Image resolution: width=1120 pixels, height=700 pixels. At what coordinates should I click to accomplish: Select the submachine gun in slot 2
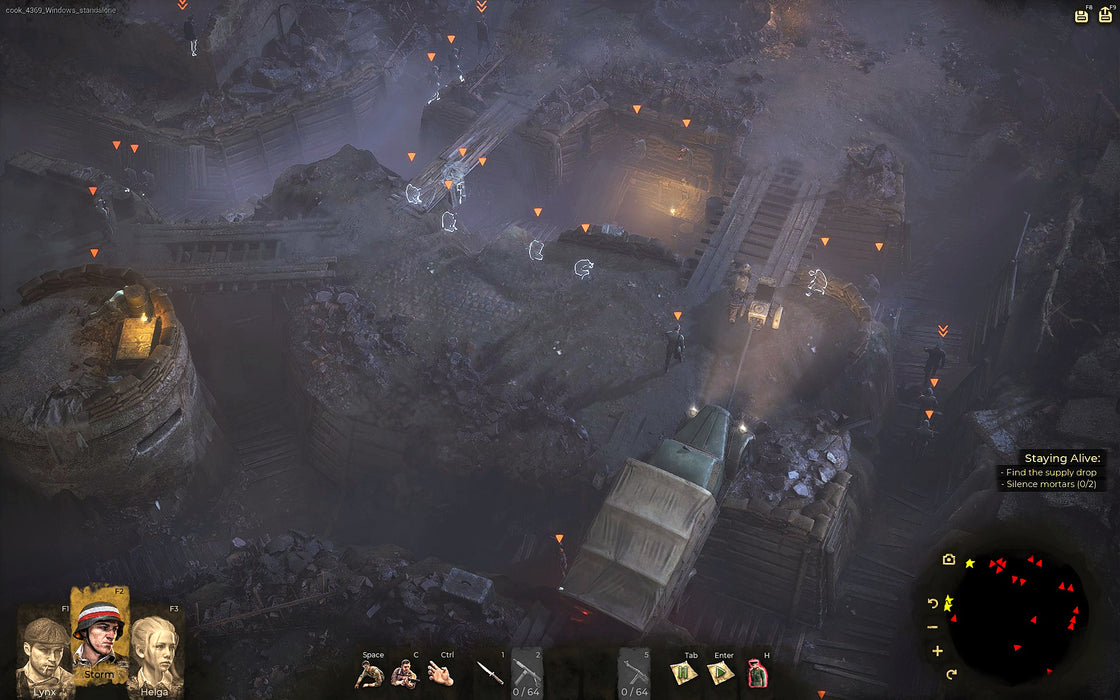coord(528,671)
